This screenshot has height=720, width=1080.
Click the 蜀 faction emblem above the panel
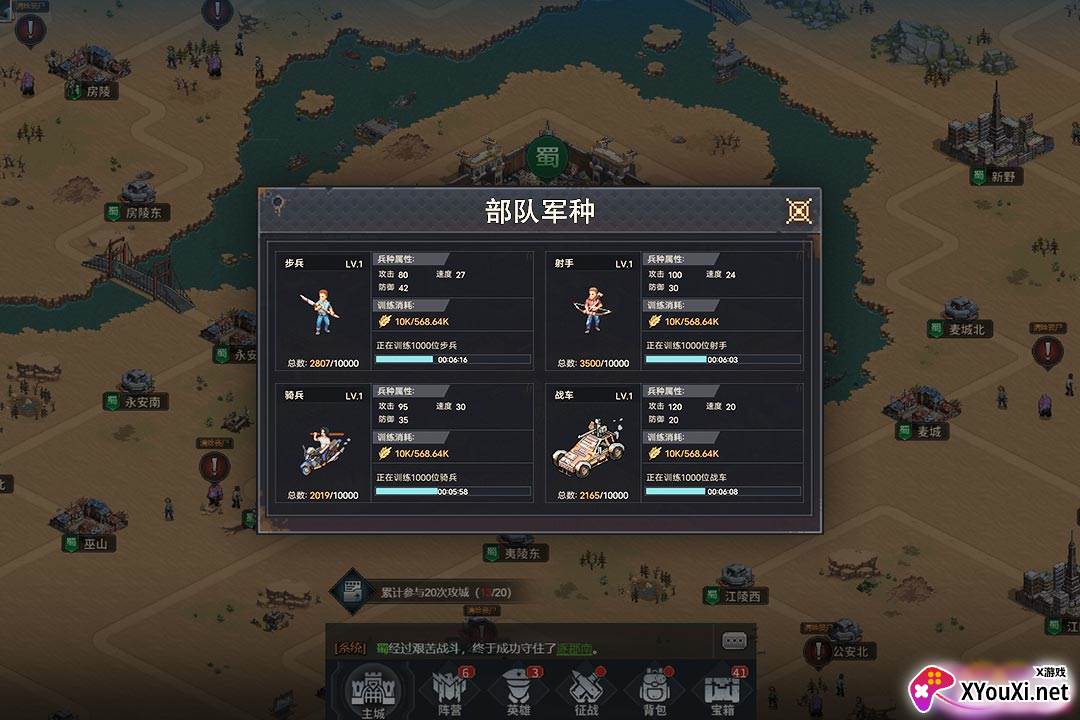point(546,157)
